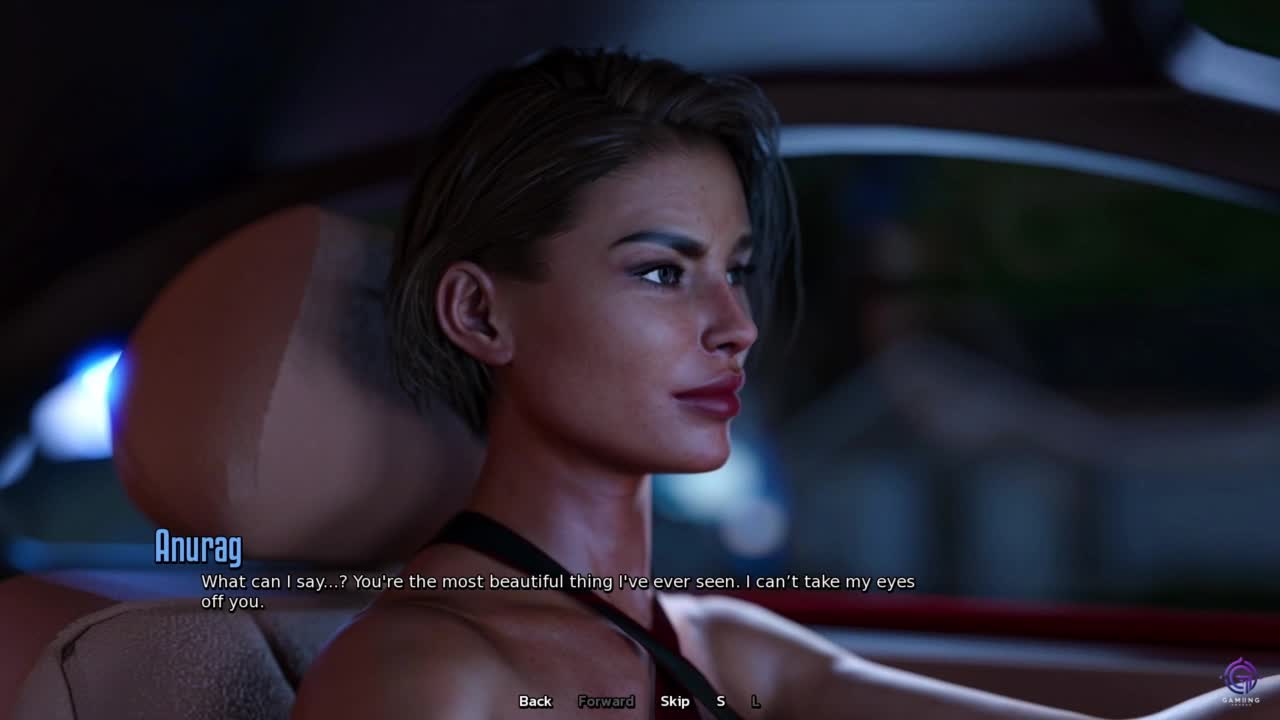Image resolution: width=1280 pixels, height=720 pixels.
Task: Click the Forward quick menu button
Action: click(606, 701)
